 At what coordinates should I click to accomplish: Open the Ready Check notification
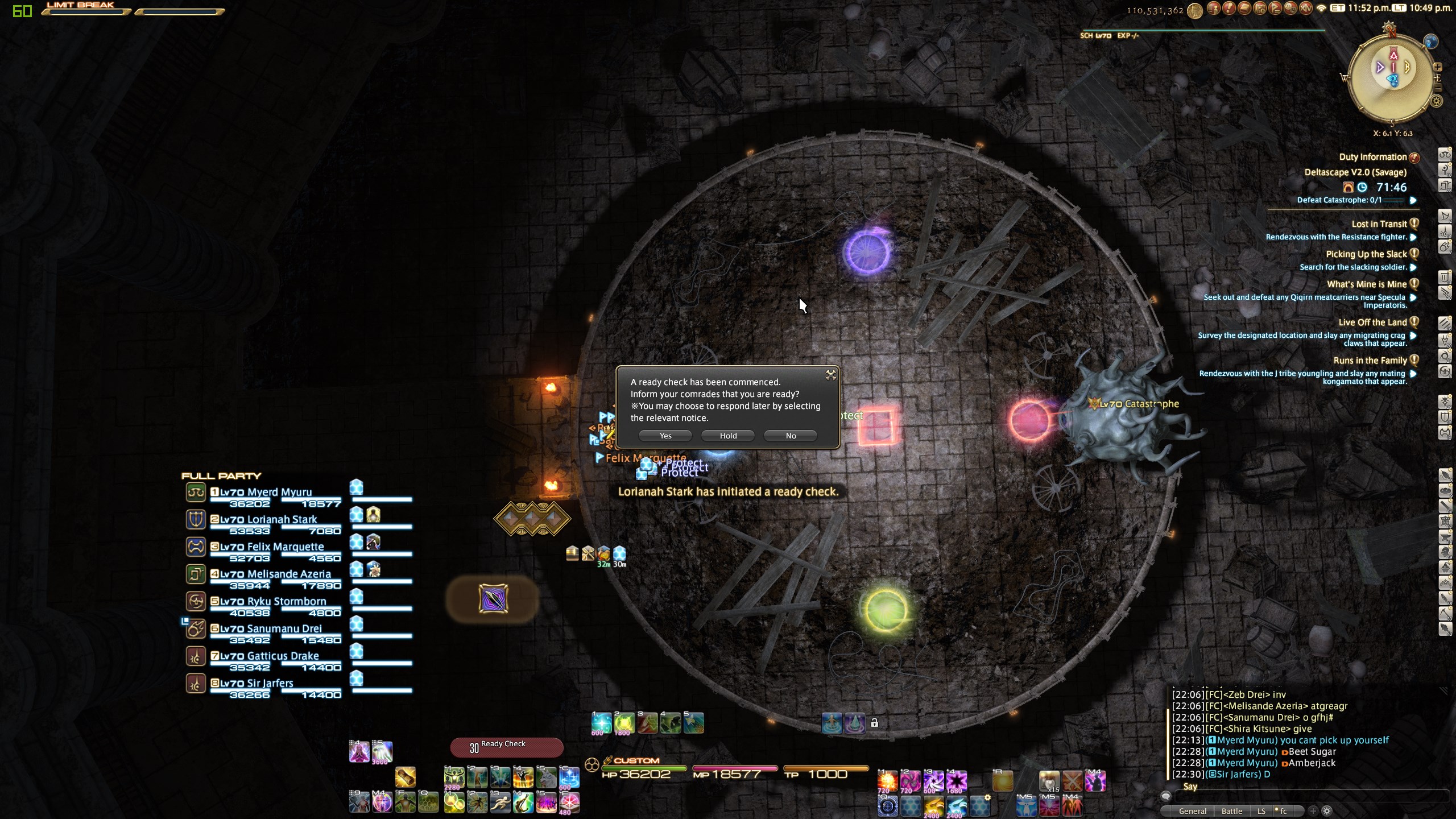506,747
